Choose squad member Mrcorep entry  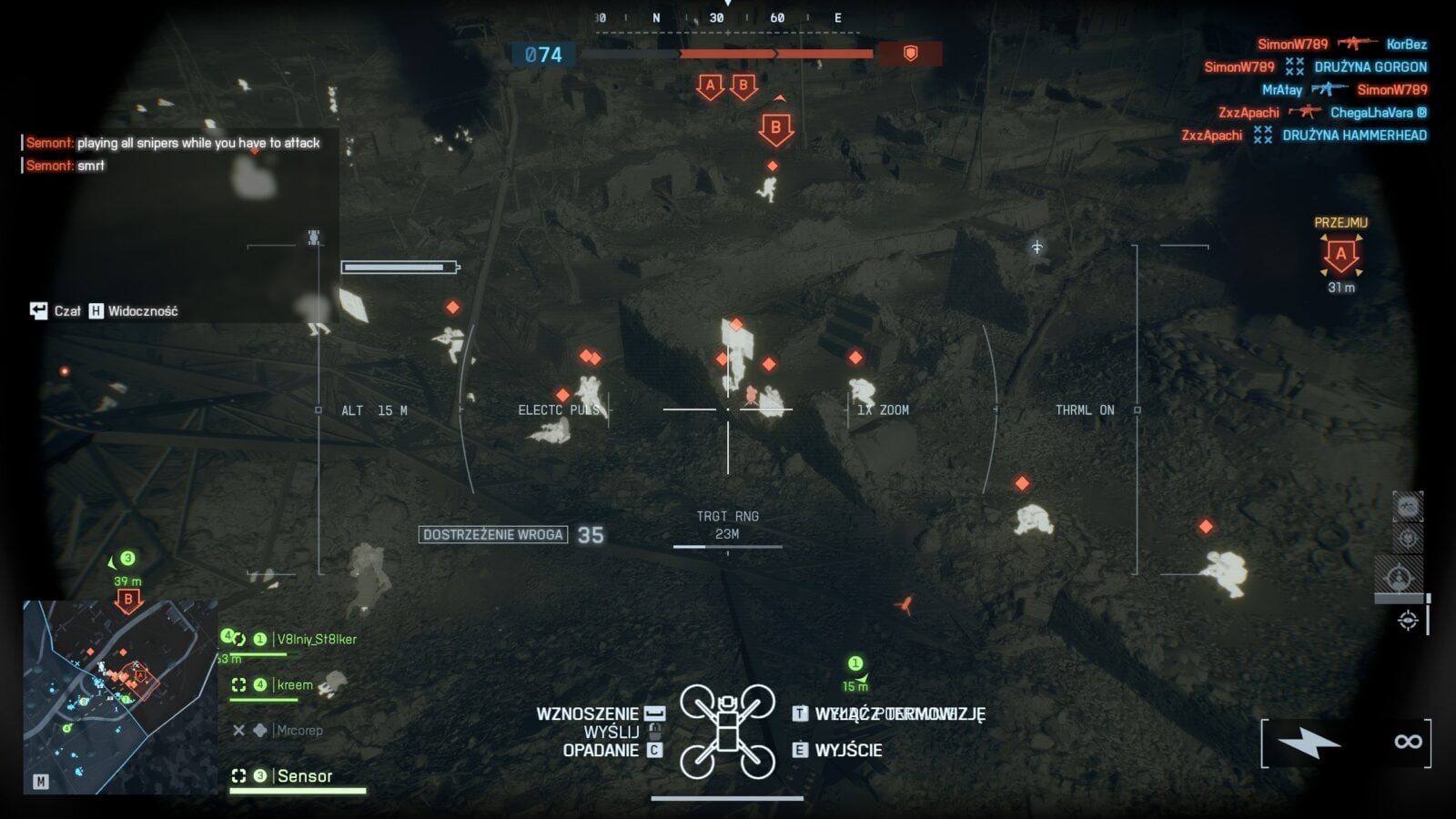(298, 730)
